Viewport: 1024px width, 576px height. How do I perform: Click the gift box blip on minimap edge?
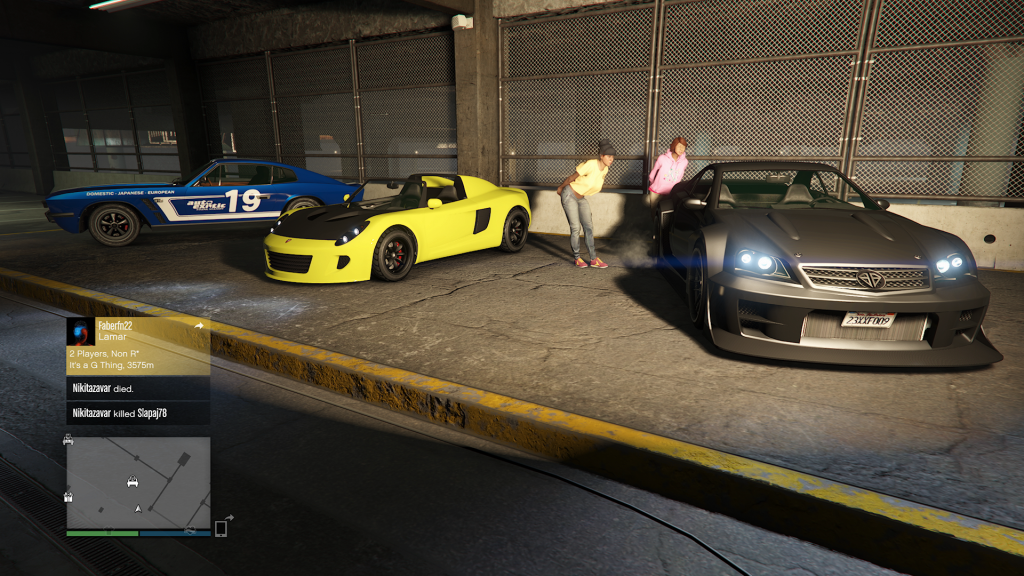pyautogui.click(x=68, y=496)
